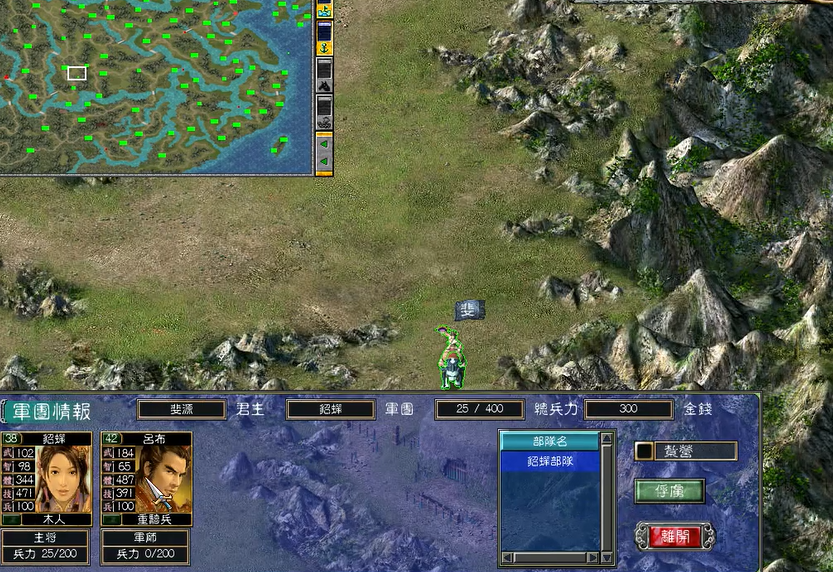Select 貂蟬部隊 in the unit list
The image size is (833, 572).
pyautogui.click(x=550, y=461)
